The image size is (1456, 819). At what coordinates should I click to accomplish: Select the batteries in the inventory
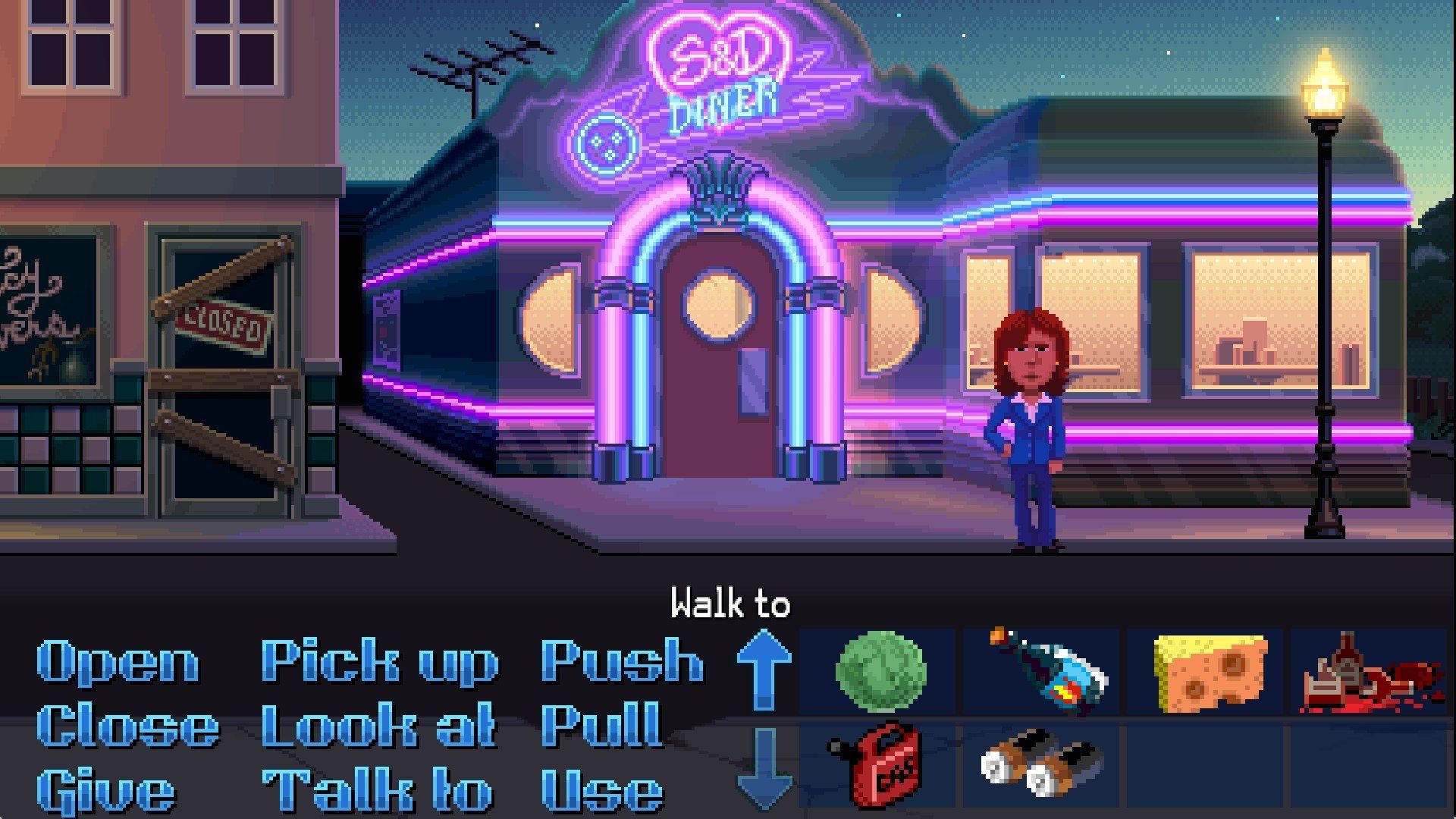1040,762
